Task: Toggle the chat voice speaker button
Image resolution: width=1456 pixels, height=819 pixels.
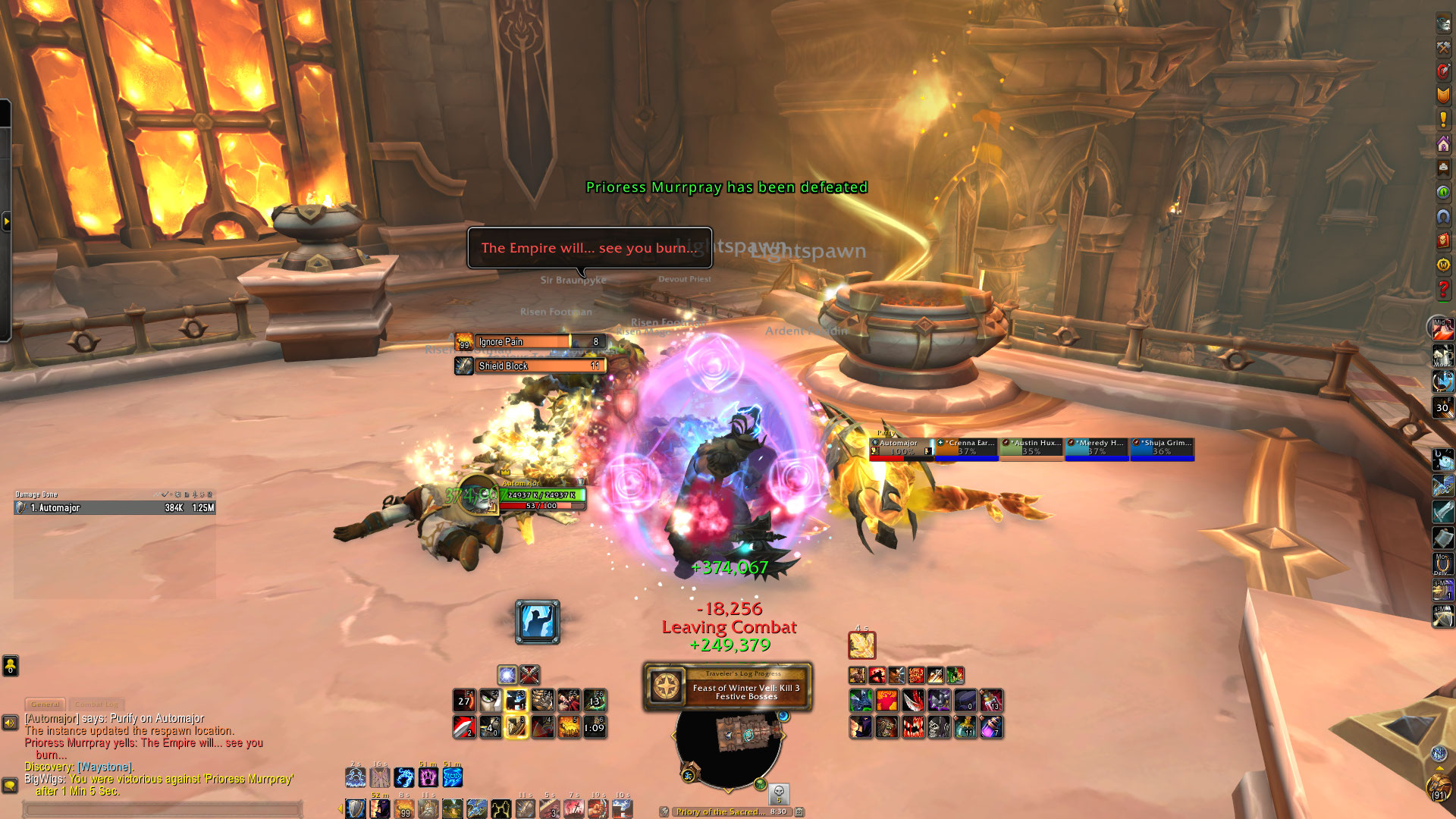Action: [10, 723]
